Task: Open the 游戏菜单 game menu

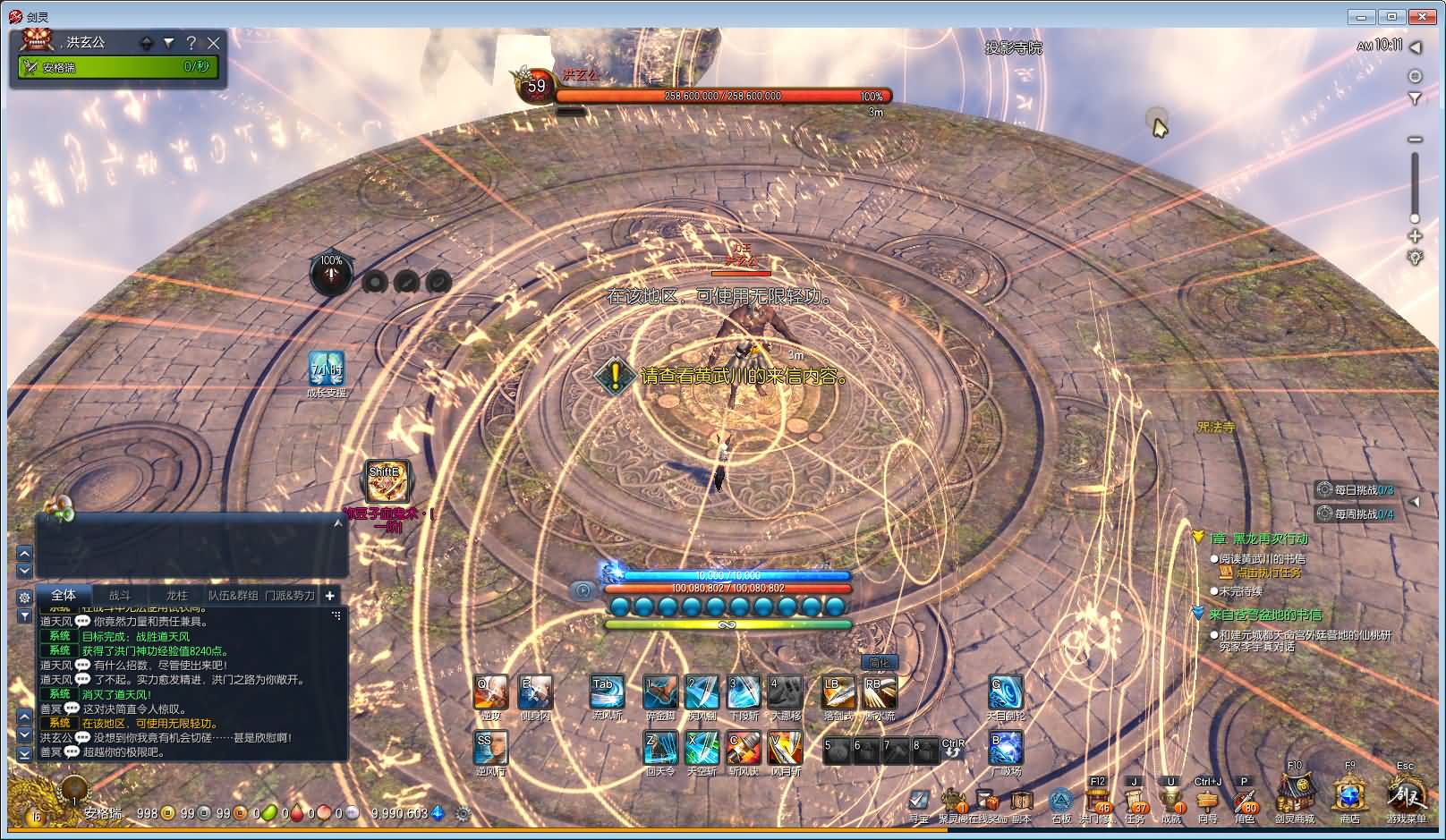Action: 1406,793
